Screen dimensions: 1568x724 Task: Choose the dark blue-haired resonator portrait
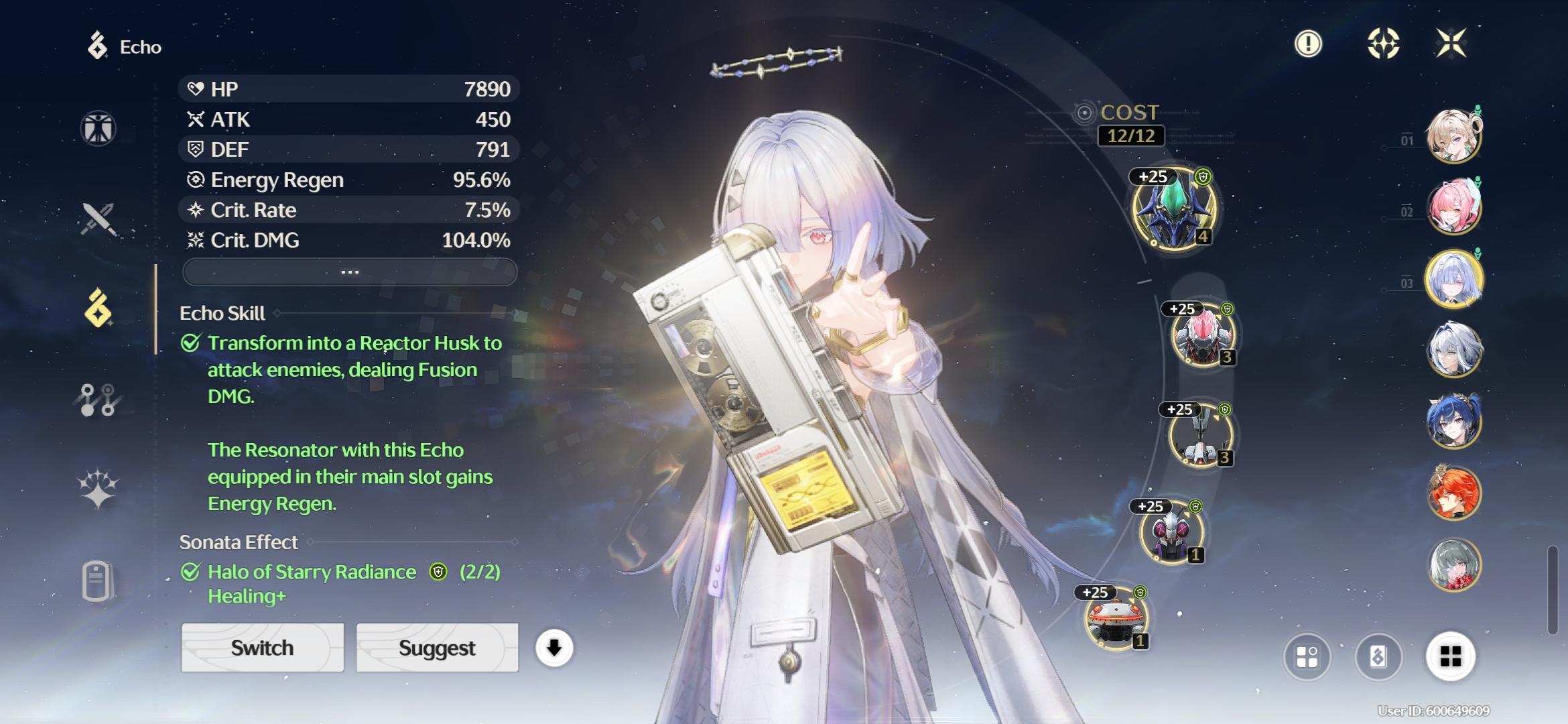[x=1453, y=421]
